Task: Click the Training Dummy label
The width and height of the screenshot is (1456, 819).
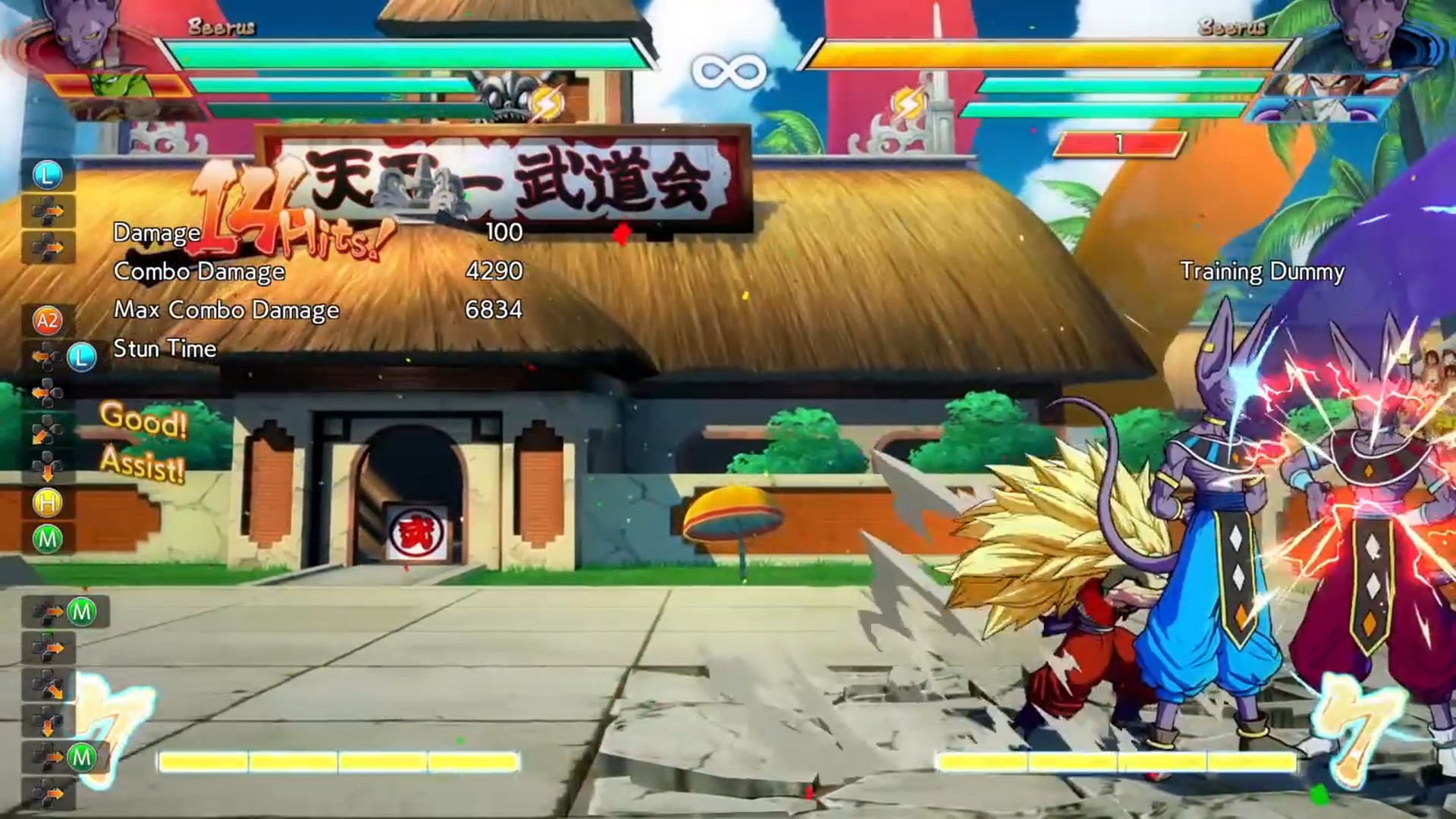Action: 1263,271
